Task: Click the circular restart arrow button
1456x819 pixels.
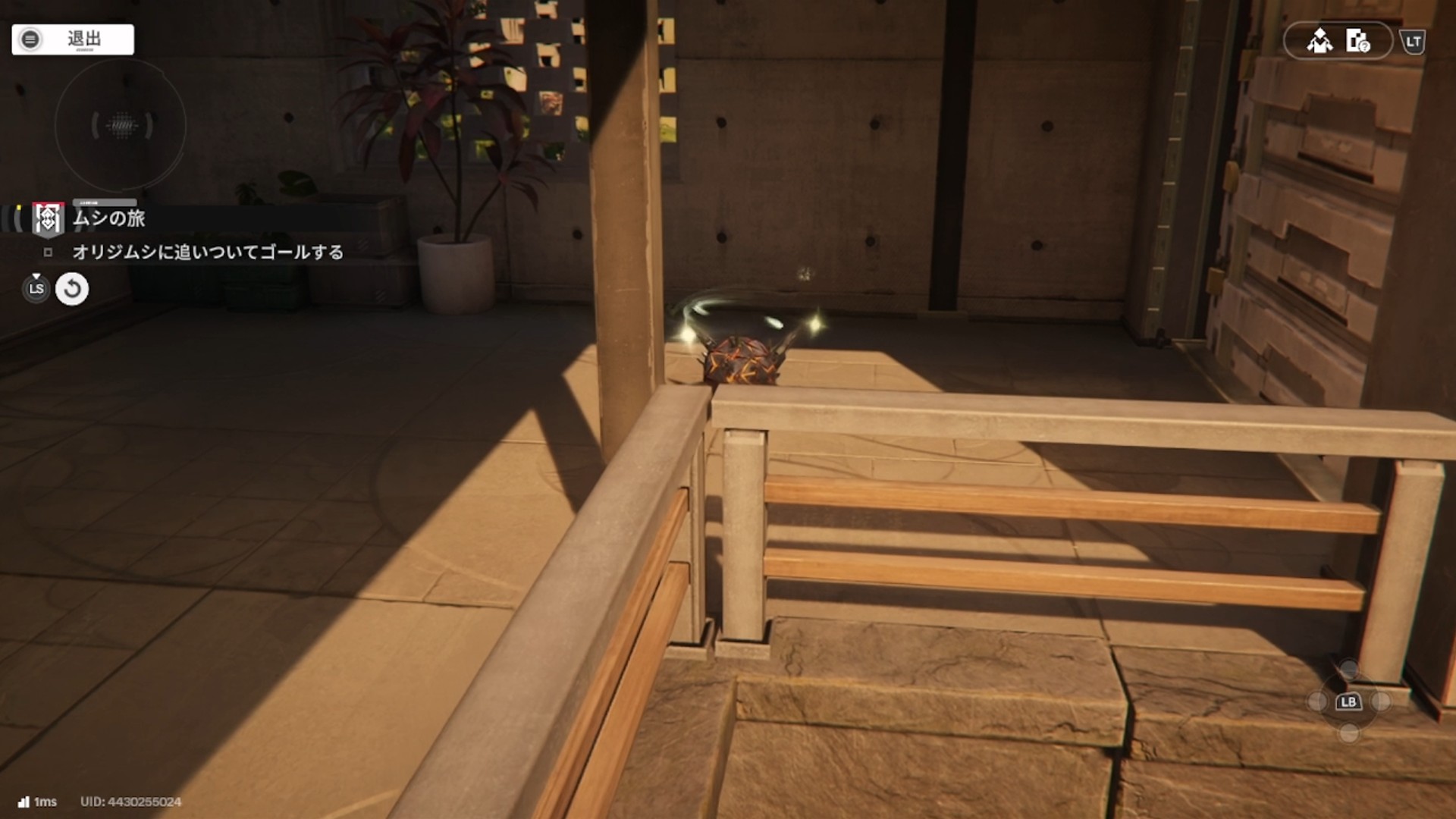Action: (x=72, y=289)
